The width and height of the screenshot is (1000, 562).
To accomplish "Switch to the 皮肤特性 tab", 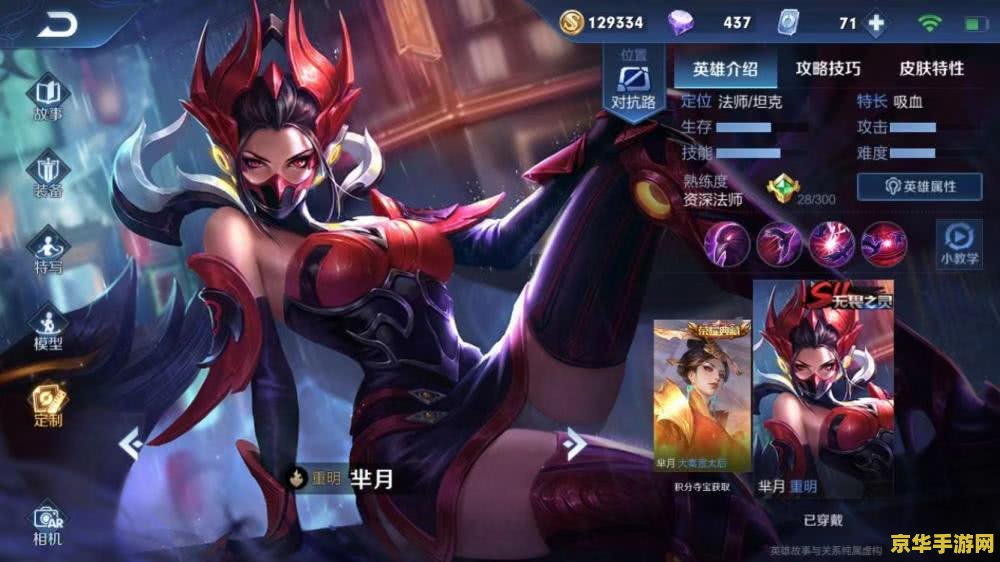I will (931, 69).
